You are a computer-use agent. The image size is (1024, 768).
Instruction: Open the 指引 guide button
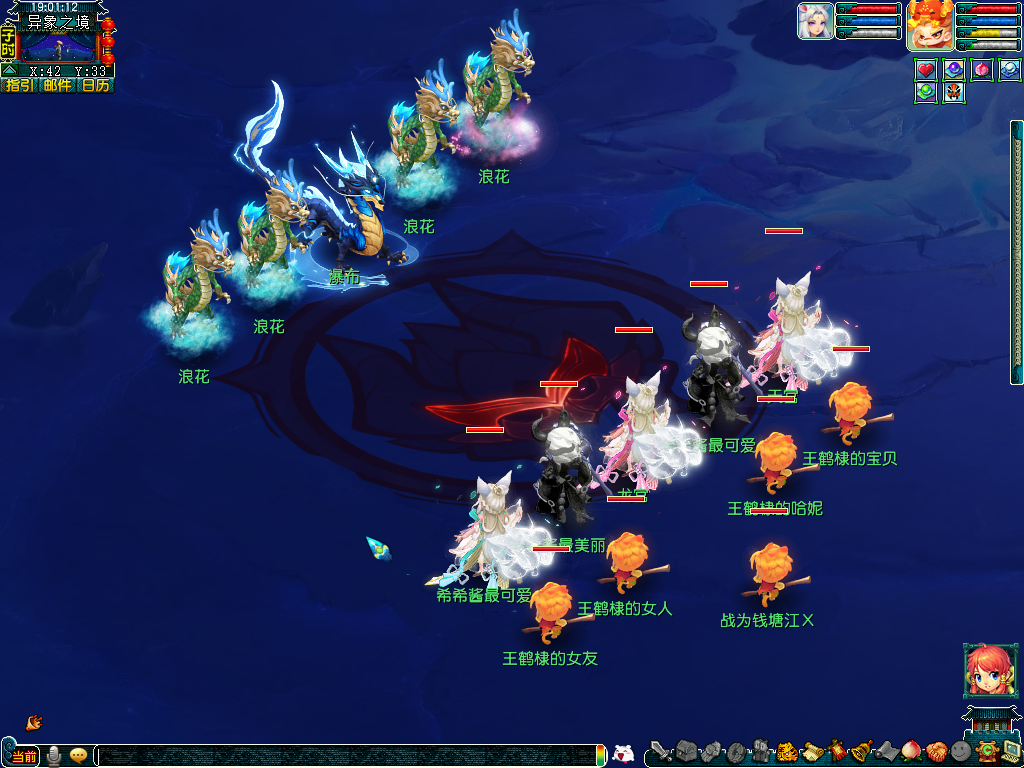coord(19,86)
